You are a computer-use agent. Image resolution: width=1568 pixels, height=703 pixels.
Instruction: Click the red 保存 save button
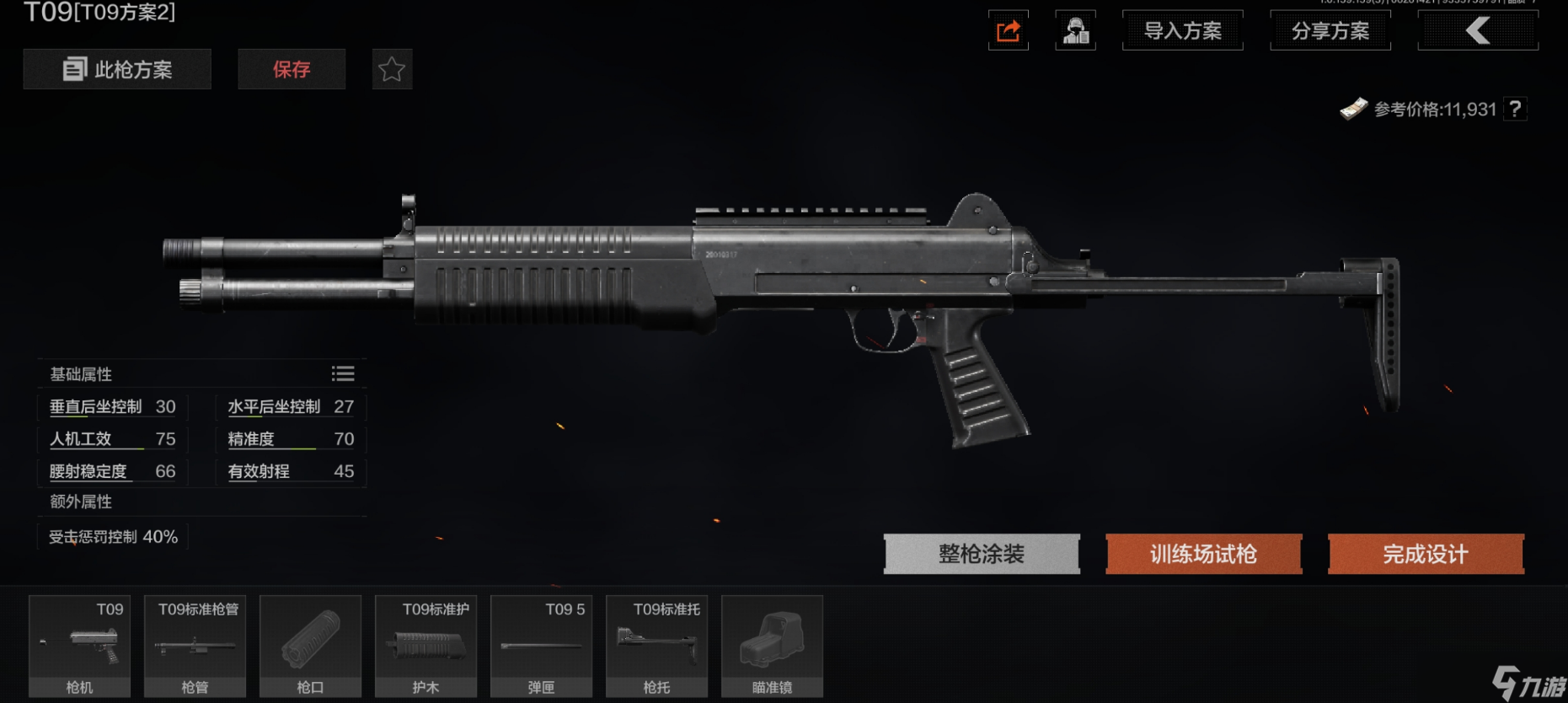pyautogui.click(x=292, y=69)
